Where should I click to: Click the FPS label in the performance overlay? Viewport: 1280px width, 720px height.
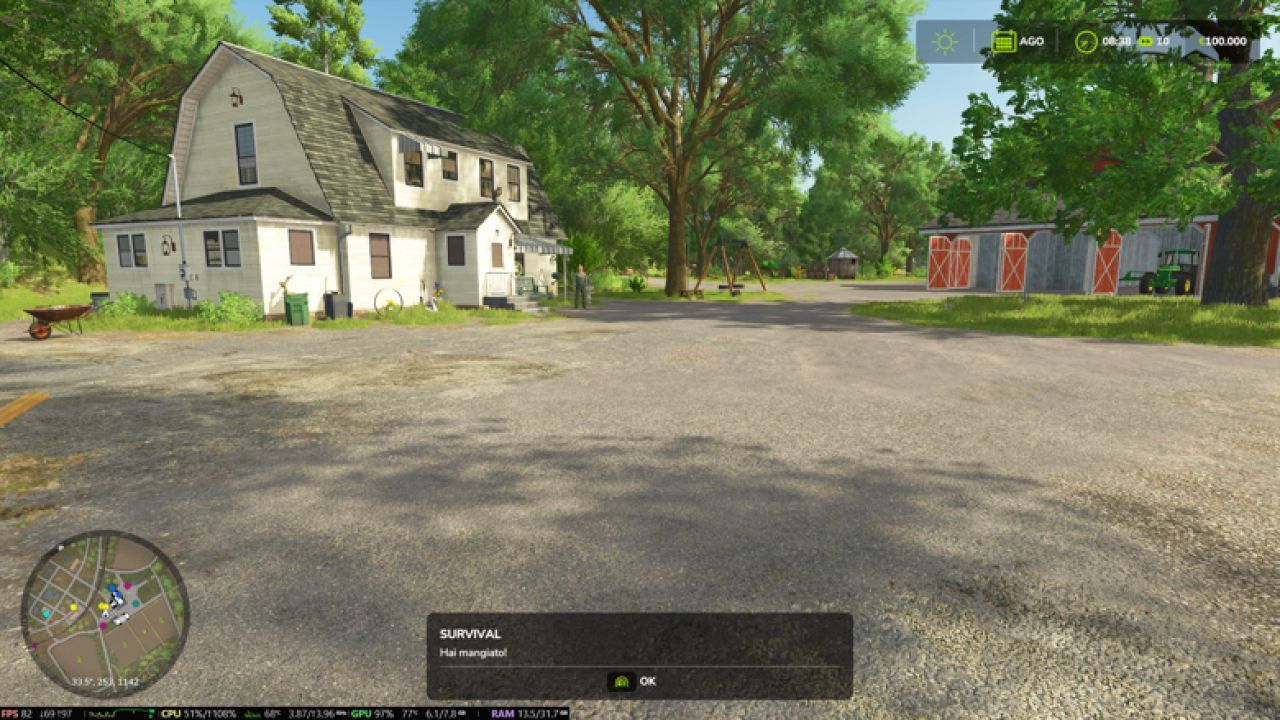(x=12, y=712)
